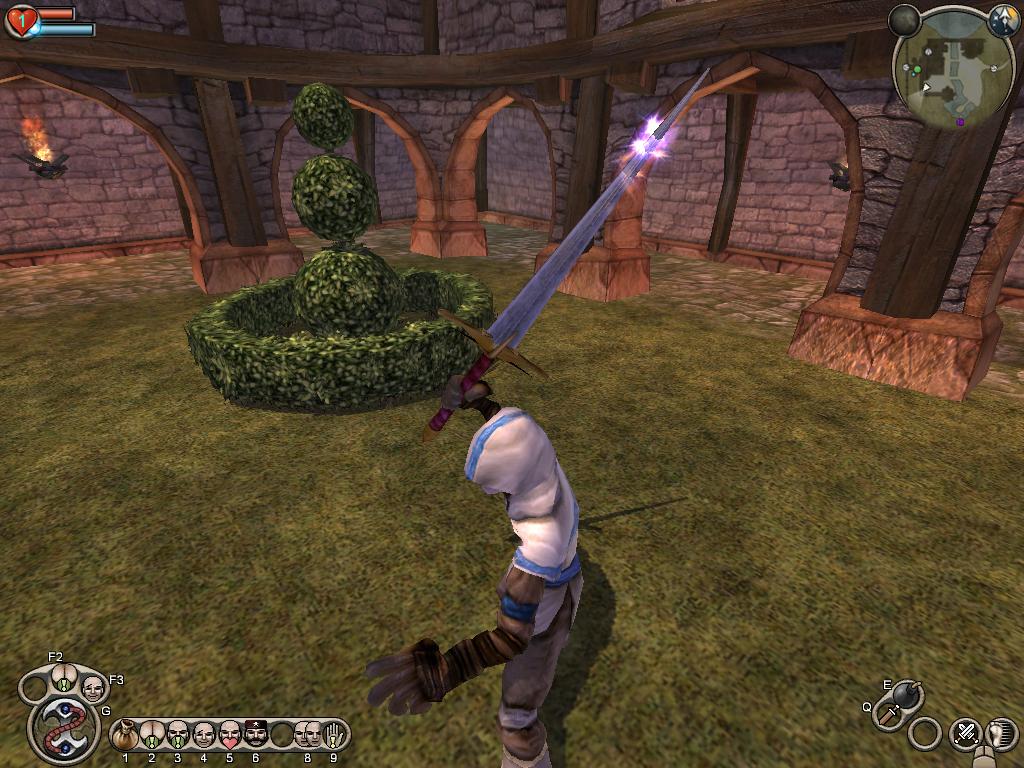Toggle the footprint sneak icon
Screen dimensions: 1024x768
click(x=1000, y=733)
